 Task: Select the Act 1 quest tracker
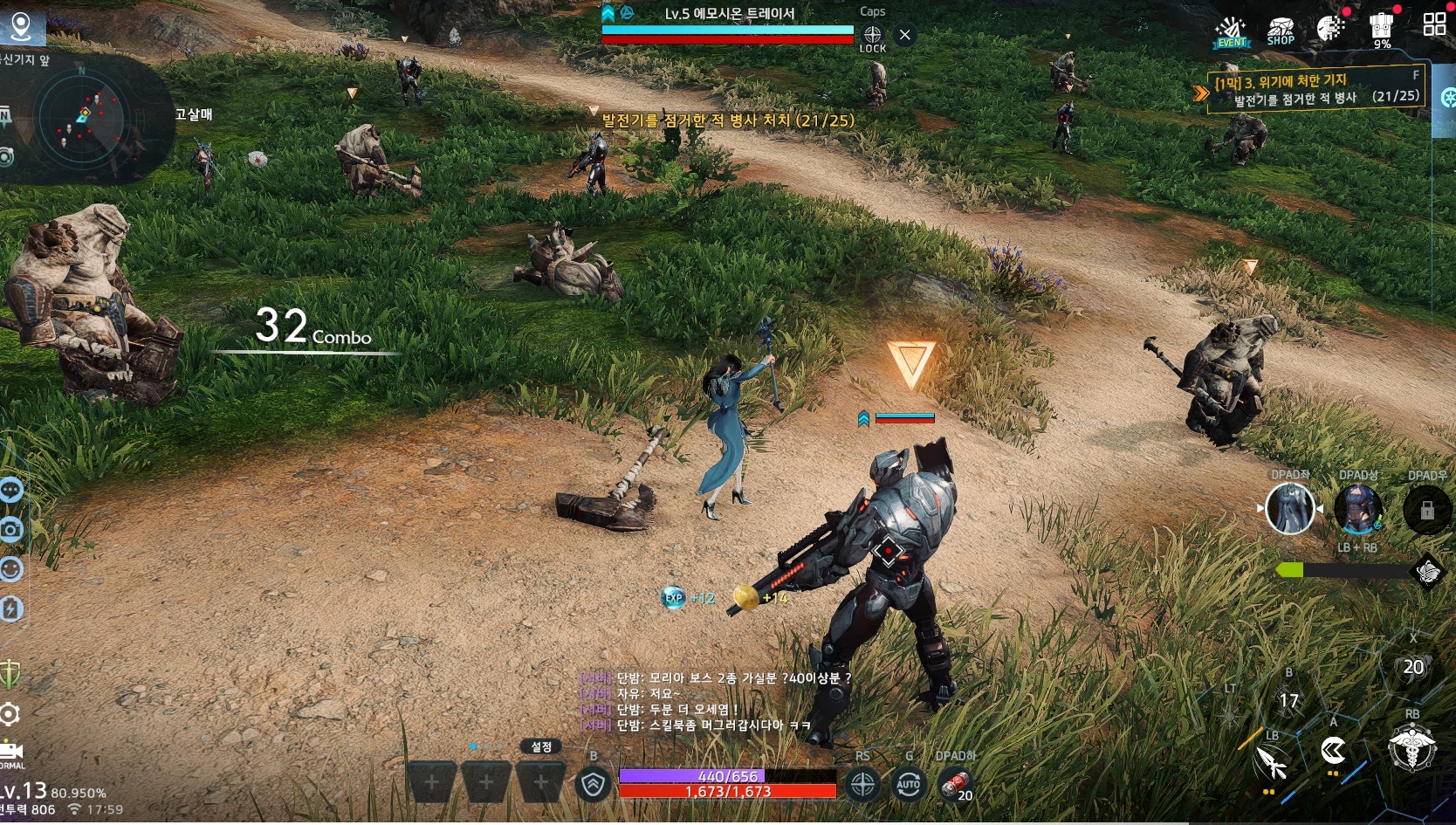point(1316,89)
